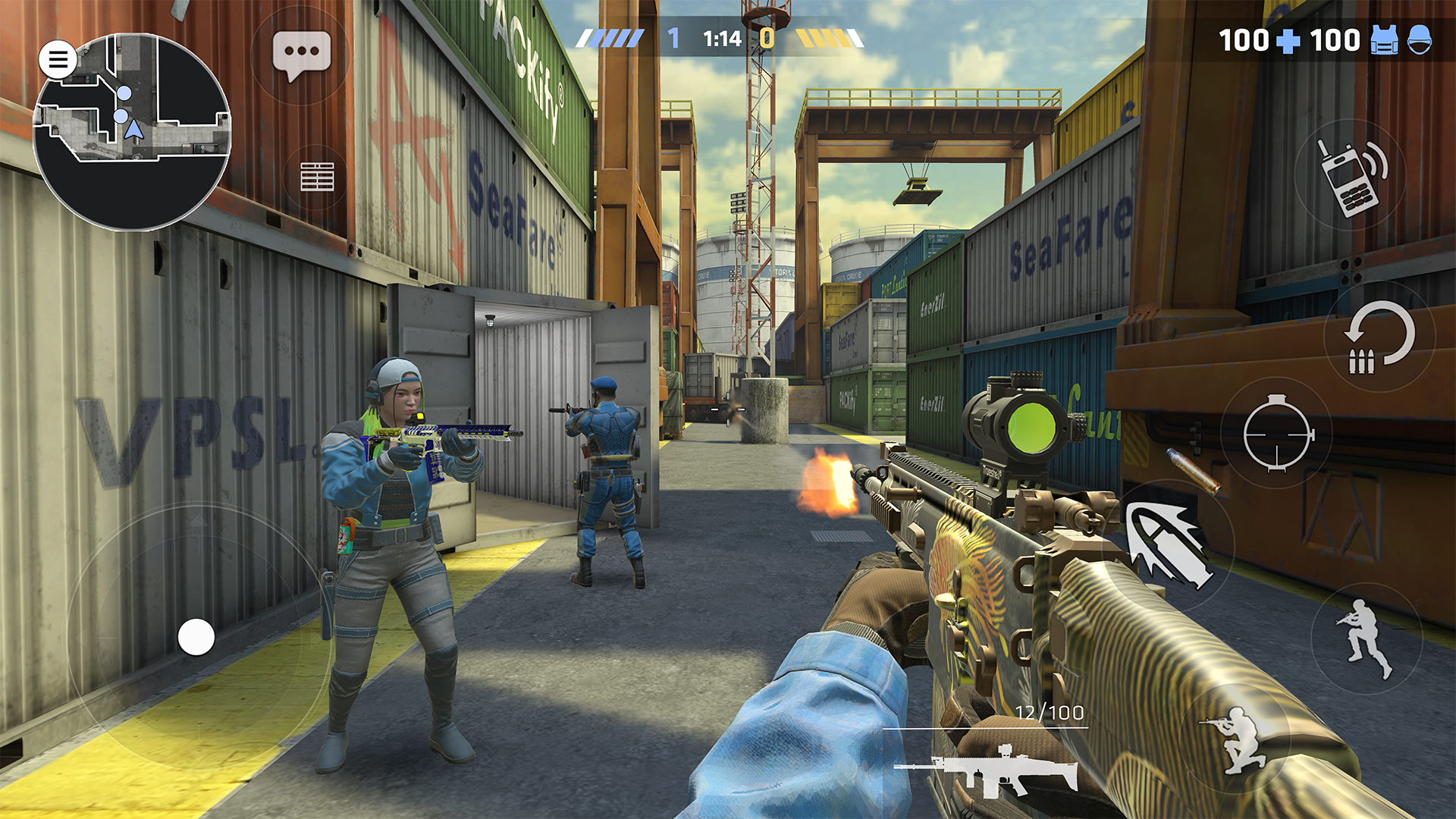Tap the armor vest icon
The height and width of the screenshot is (819, 1456).
(x=1383, y=39)
